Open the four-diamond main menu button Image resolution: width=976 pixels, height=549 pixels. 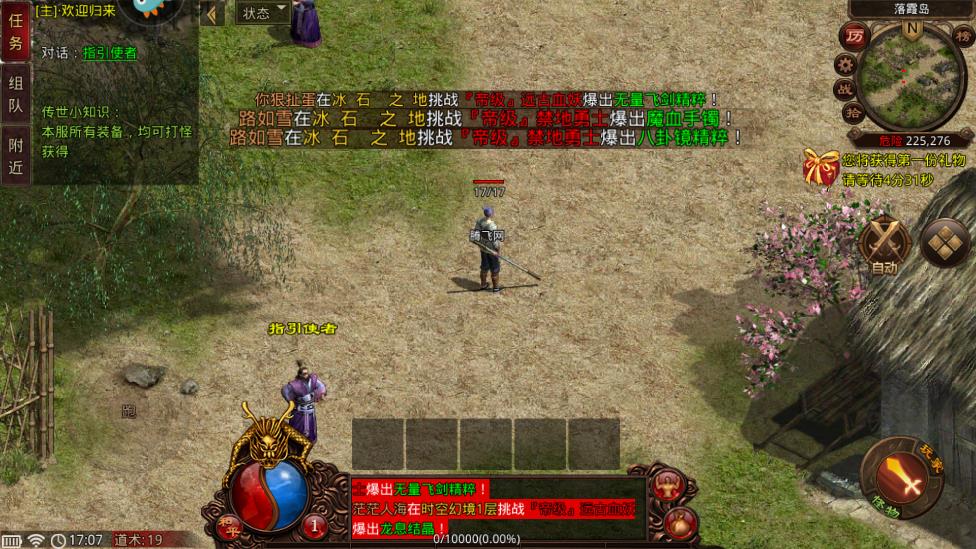coord(944,243)
